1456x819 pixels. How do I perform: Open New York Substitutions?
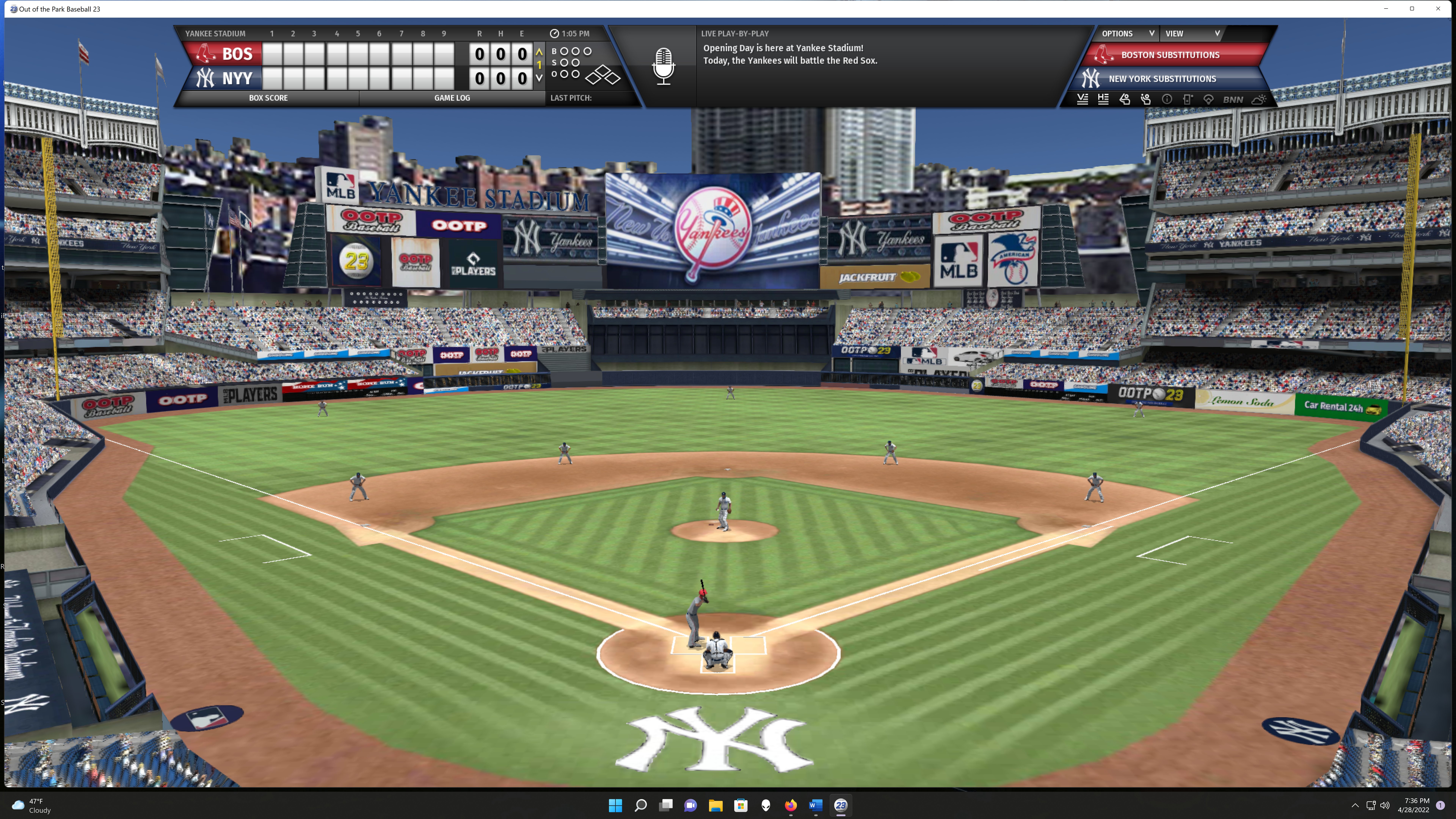point(1162,78)
